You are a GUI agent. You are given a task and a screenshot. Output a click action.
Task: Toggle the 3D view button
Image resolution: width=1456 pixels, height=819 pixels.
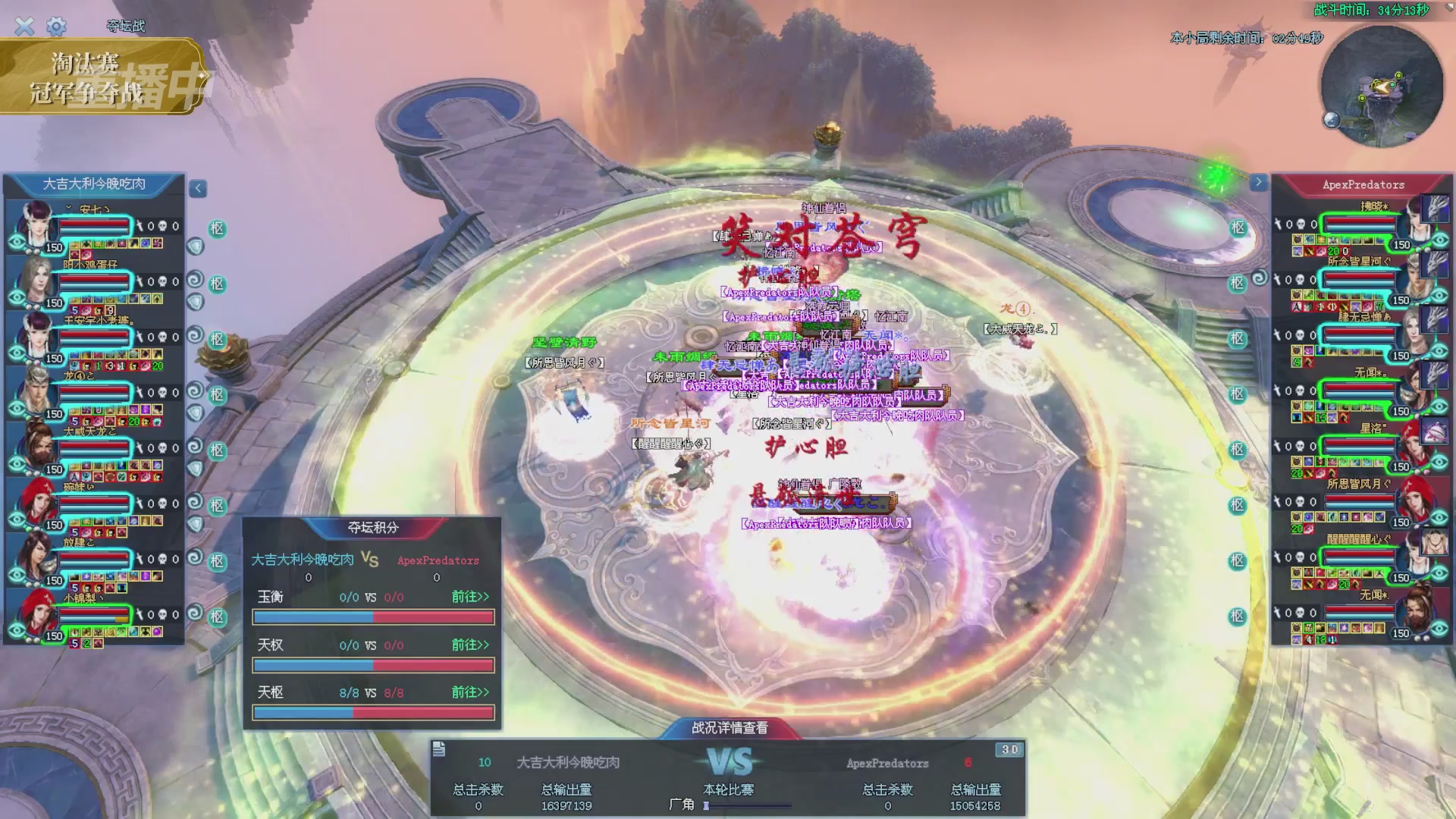1009,750
